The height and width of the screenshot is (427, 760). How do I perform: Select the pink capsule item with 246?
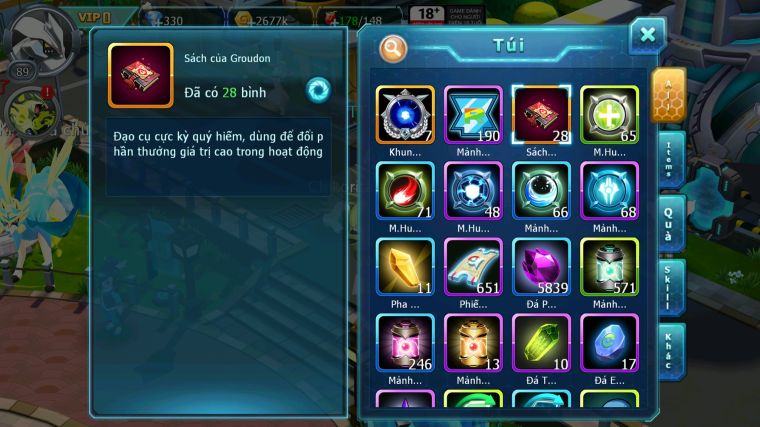[405, 342]
